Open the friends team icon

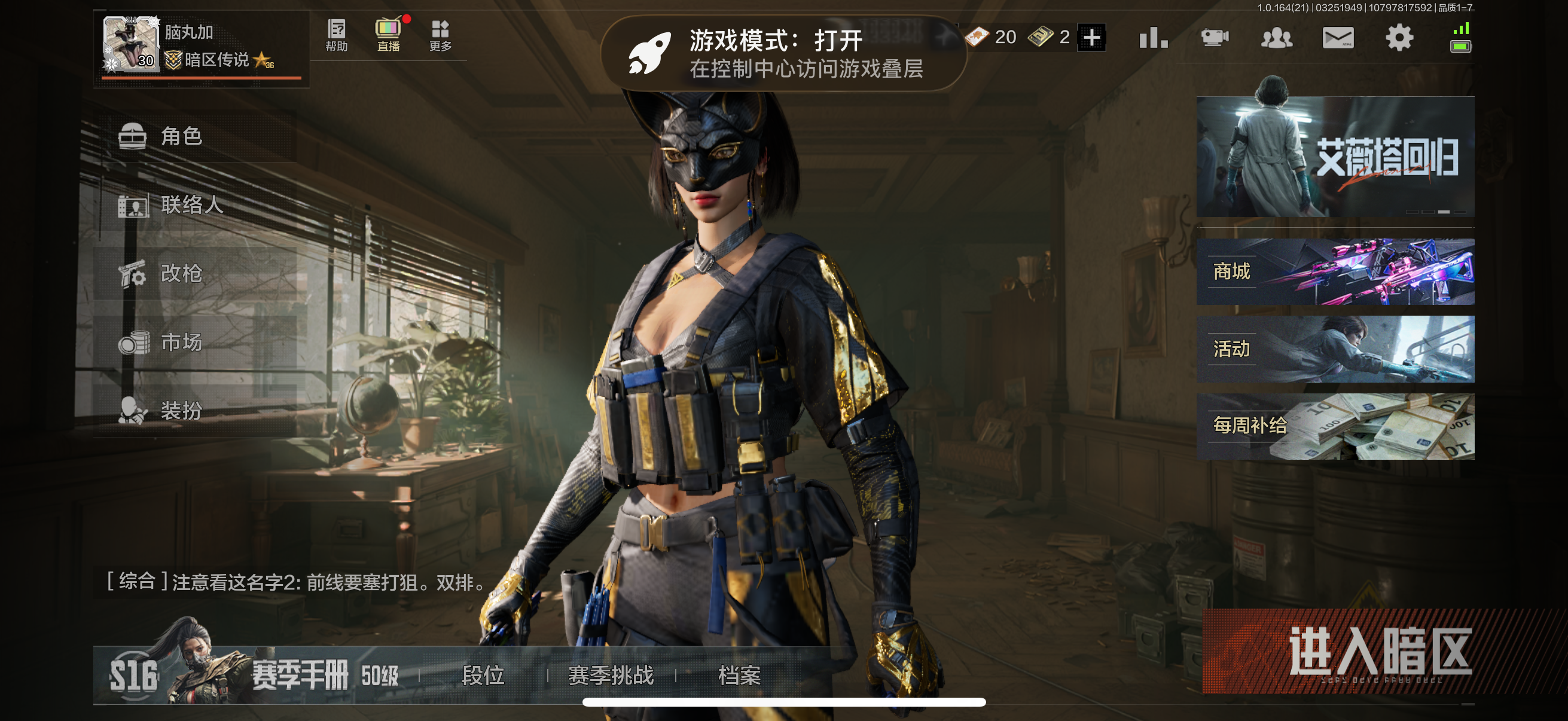[1277, 37]
